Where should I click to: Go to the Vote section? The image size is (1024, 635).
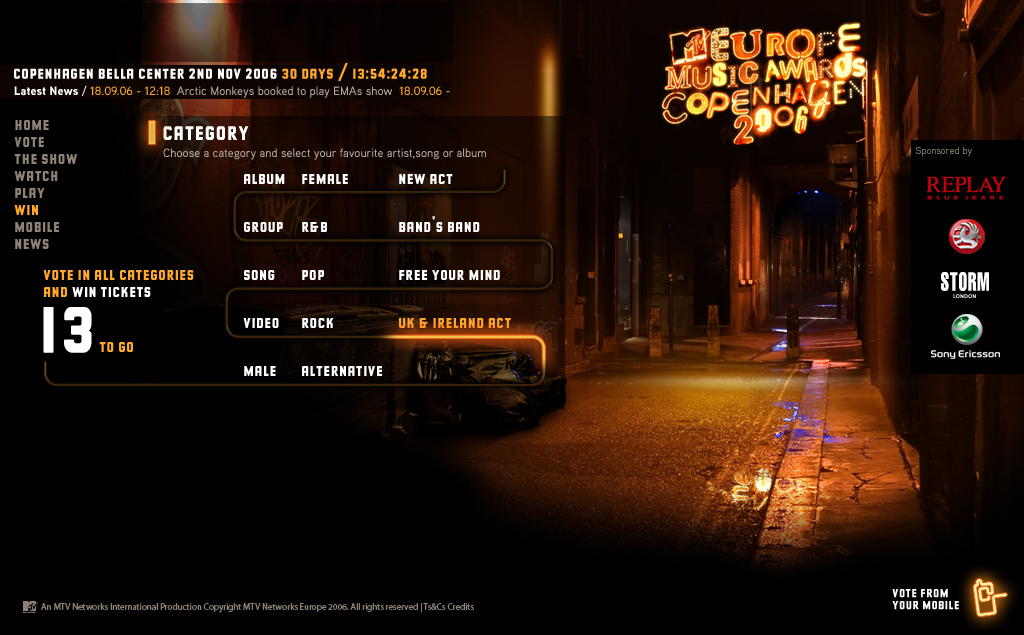pos(30,143)
